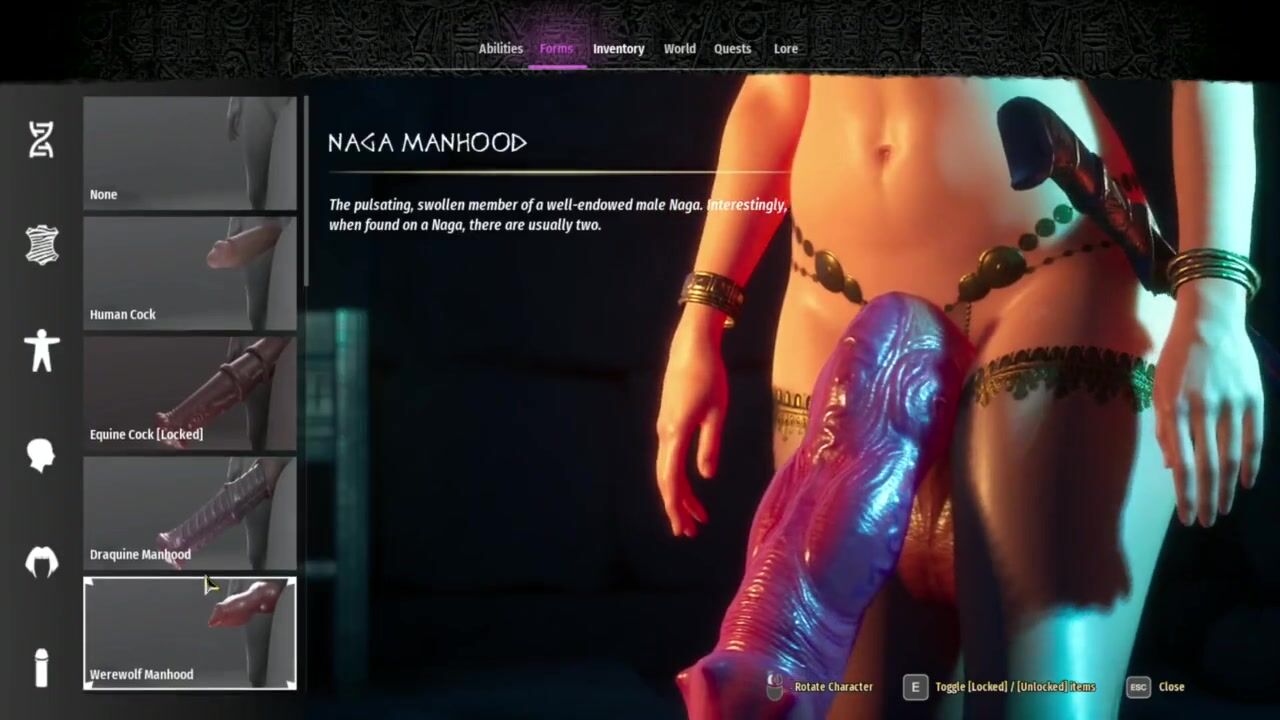Switch to the head silhouette category
The height and width of the screenshot is (720, 1280).
click(x=41, y=456)
